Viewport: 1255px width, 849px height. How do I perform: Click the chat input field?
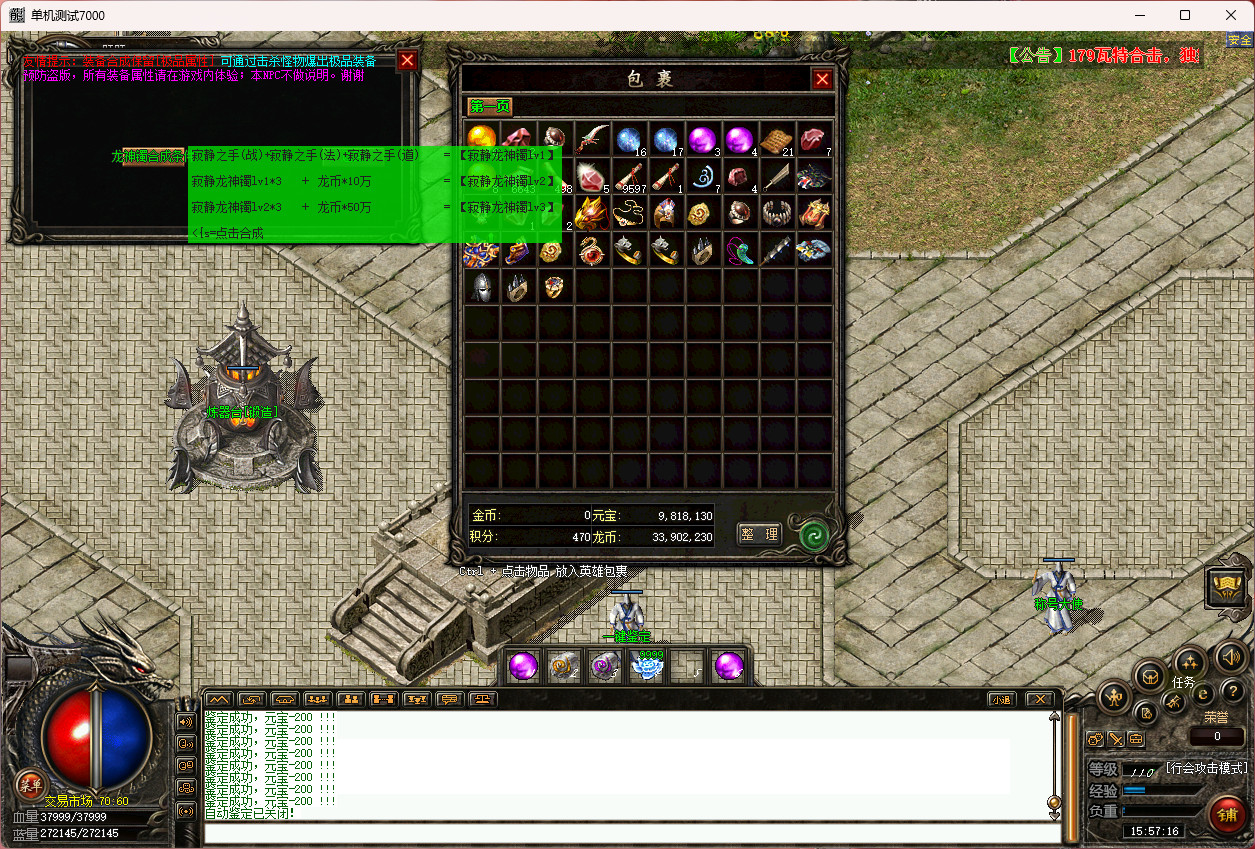point(630,833)
